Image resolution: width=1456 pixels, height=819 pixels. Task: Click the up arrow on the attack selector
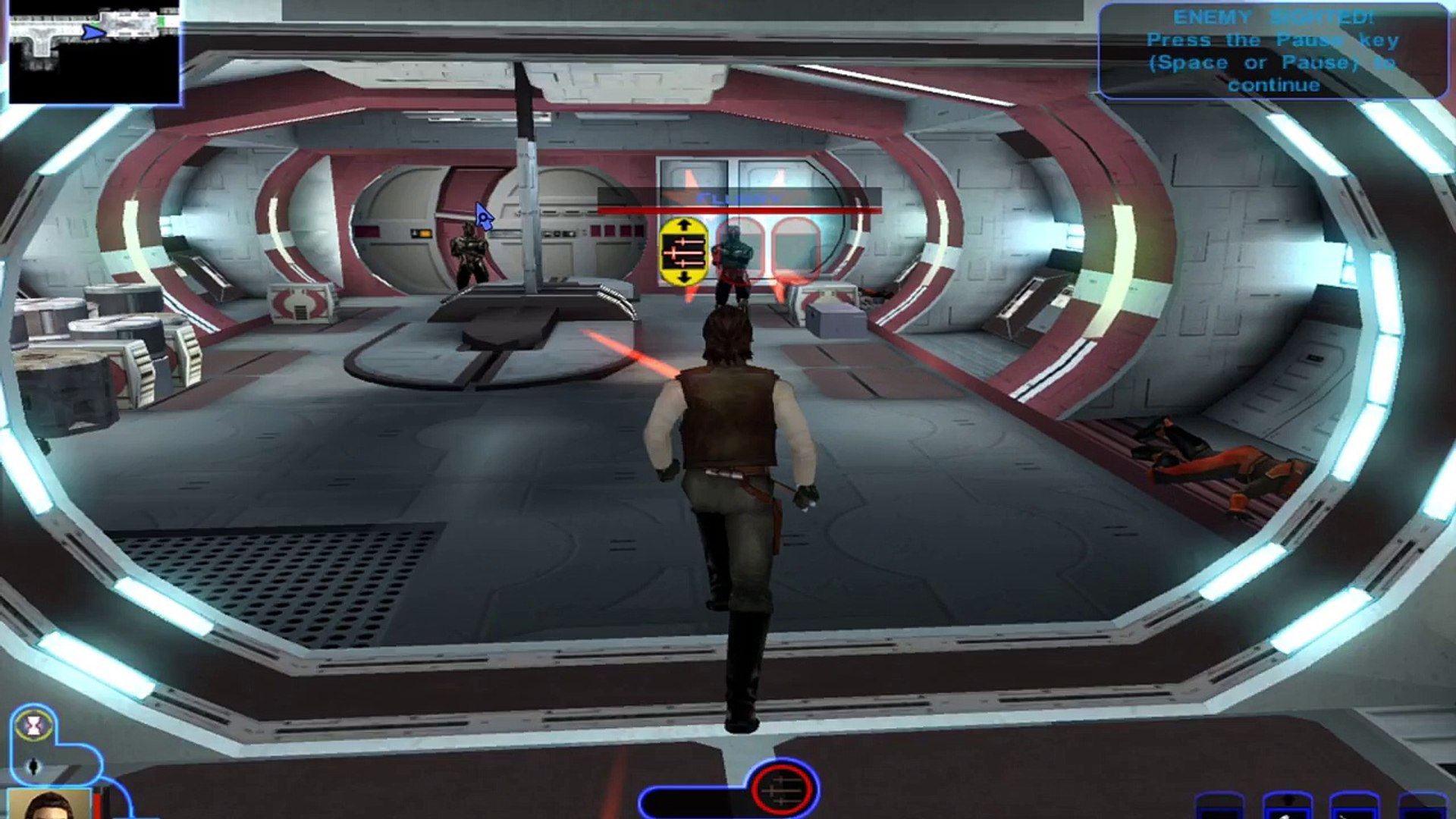tap(684, 224)
